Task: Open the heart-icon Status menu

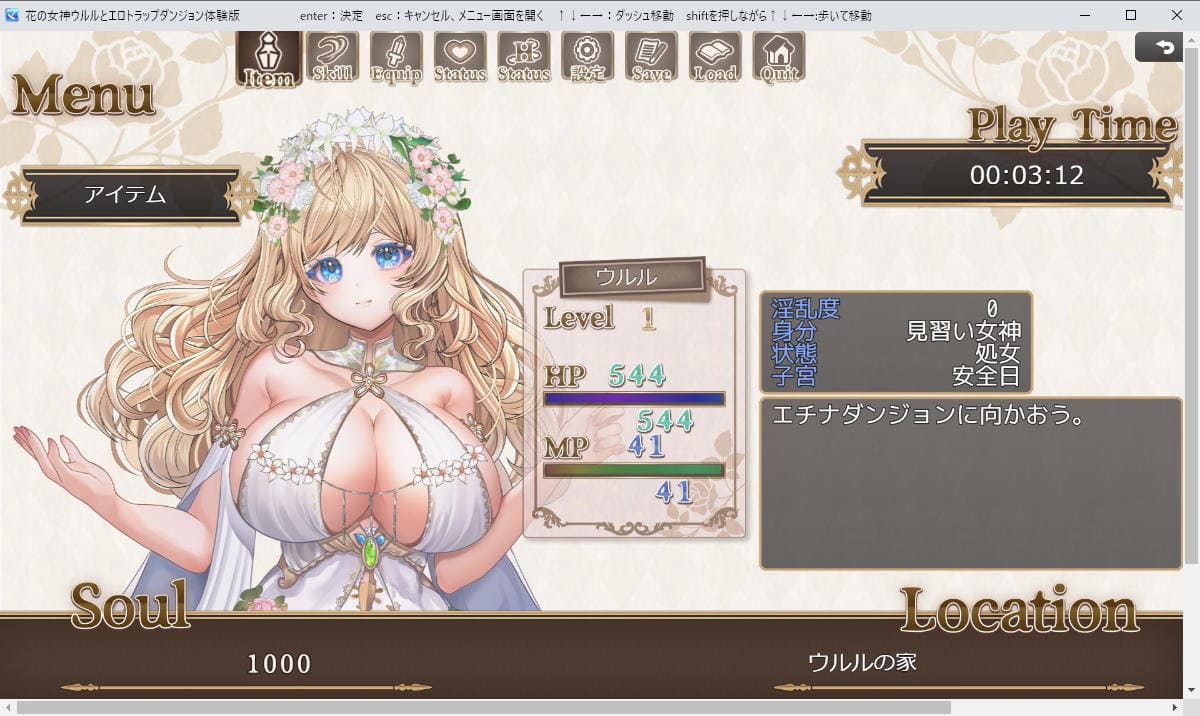Action: pyautogui.click(x=460, y=58)
